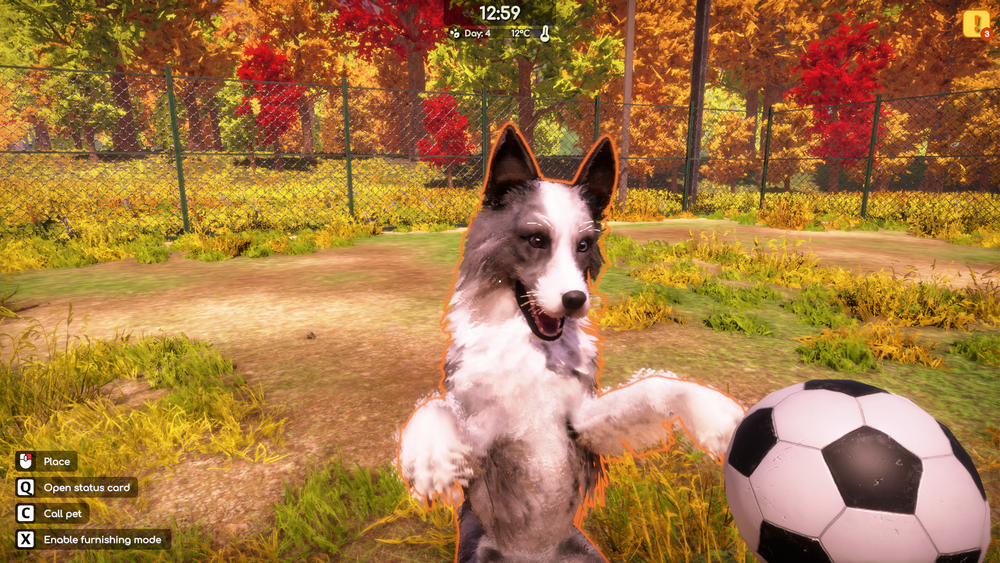Open the exclamation mark notifications icon

pyautogui.click(x=975, y=23)
